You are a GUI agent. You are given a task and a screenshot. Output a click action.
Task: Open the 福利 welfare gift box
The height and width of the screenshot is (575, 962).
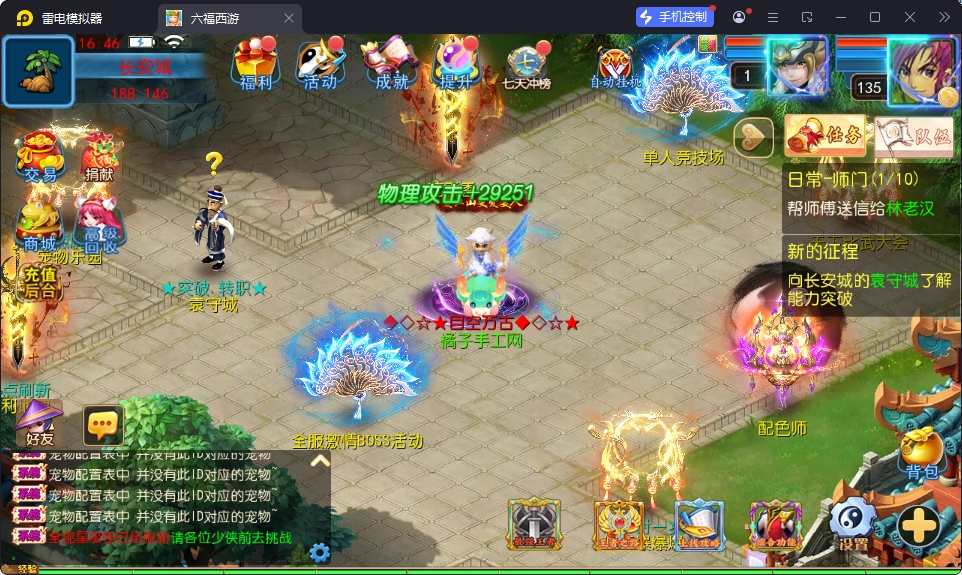click(253, 65)
